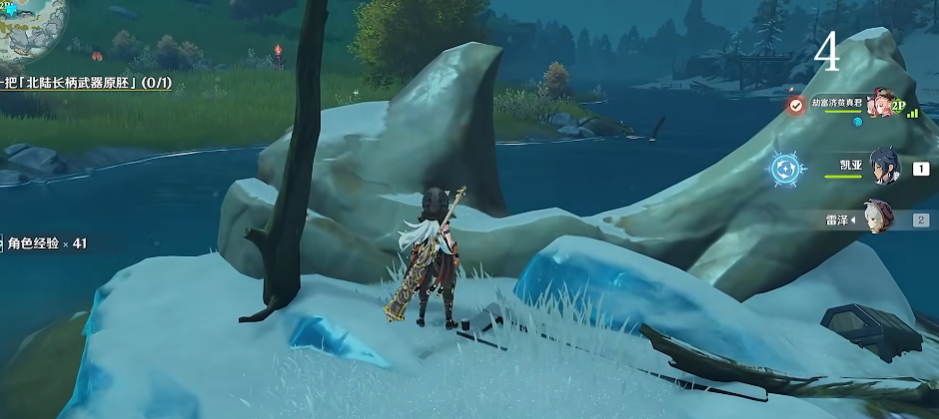Viewport: 939px width, 419px height.
Task: Click the blue elemental burst icon beside 凯亚
Action: click(788, 169)
